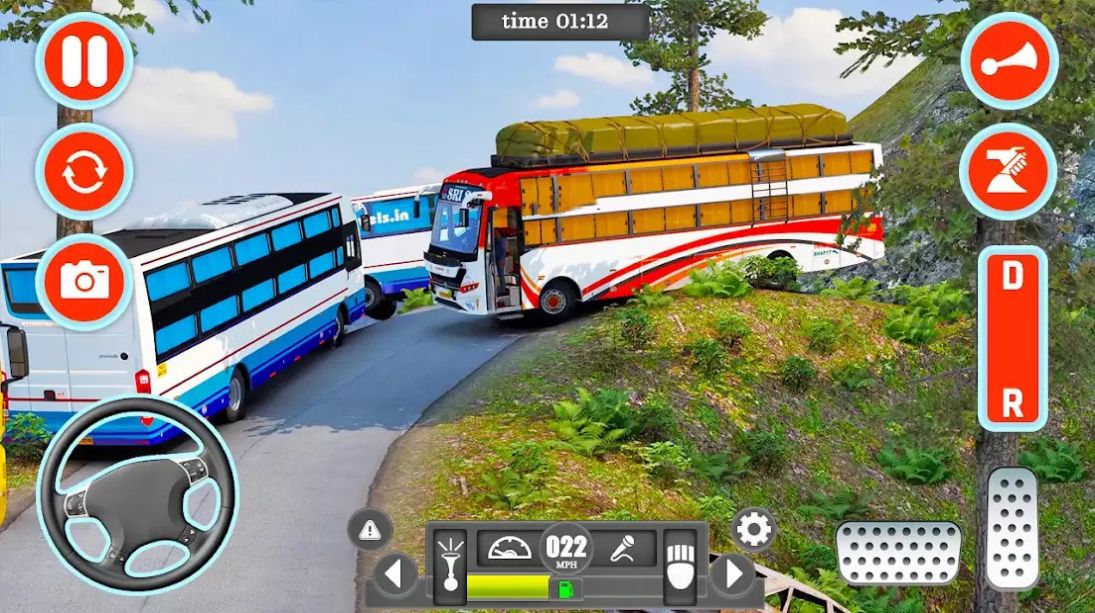This screenshot has width=1095, height=613.
Task: Tap the circular arrows reset button
Action: tap(84, 172)
